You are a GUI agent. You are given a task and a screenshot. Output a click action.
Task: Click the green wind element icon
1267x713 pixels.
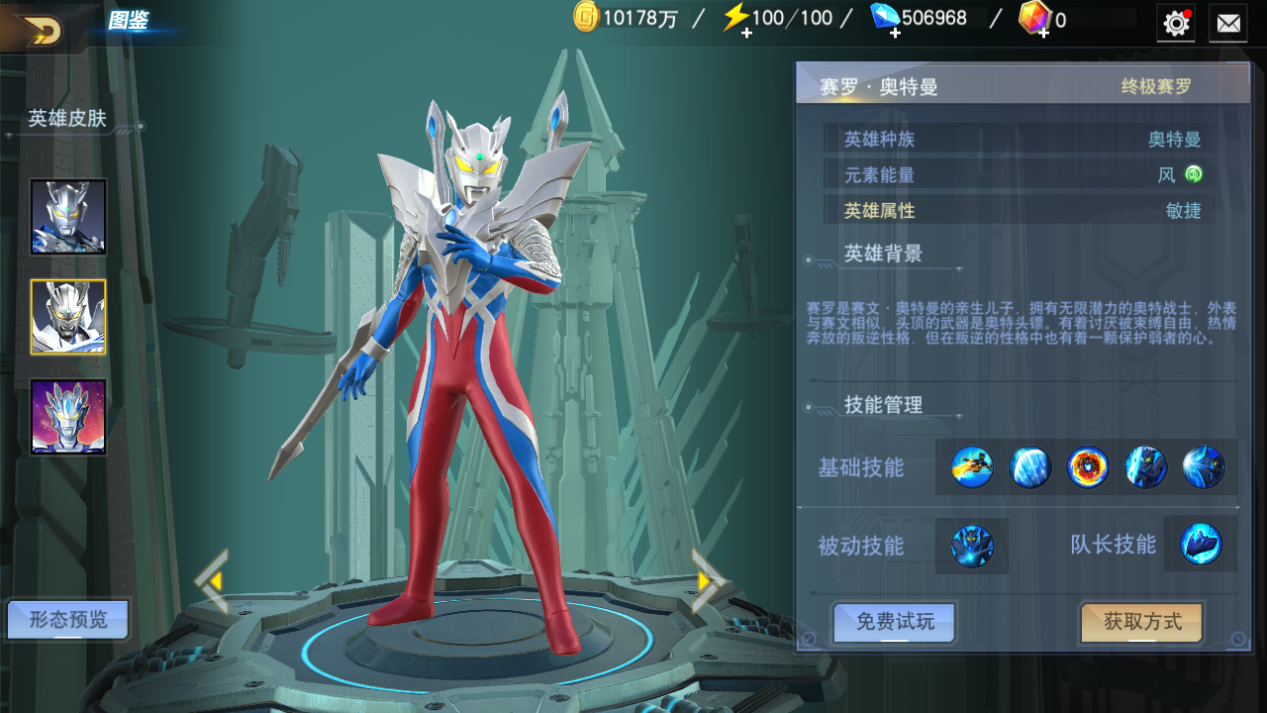click(x=1193, y=174)
